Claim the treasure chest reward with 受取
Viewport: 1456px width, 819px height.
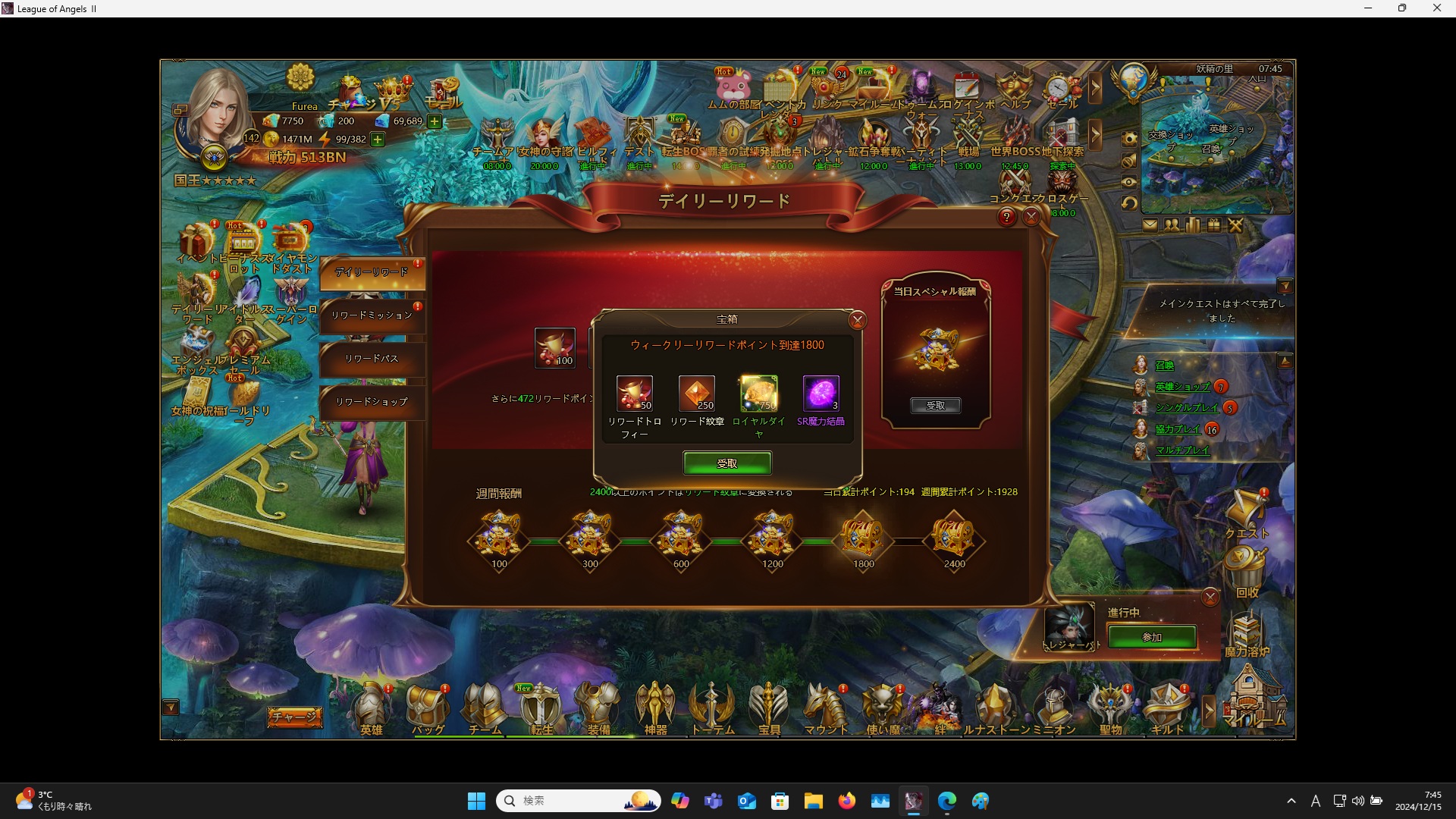point(726,463)
